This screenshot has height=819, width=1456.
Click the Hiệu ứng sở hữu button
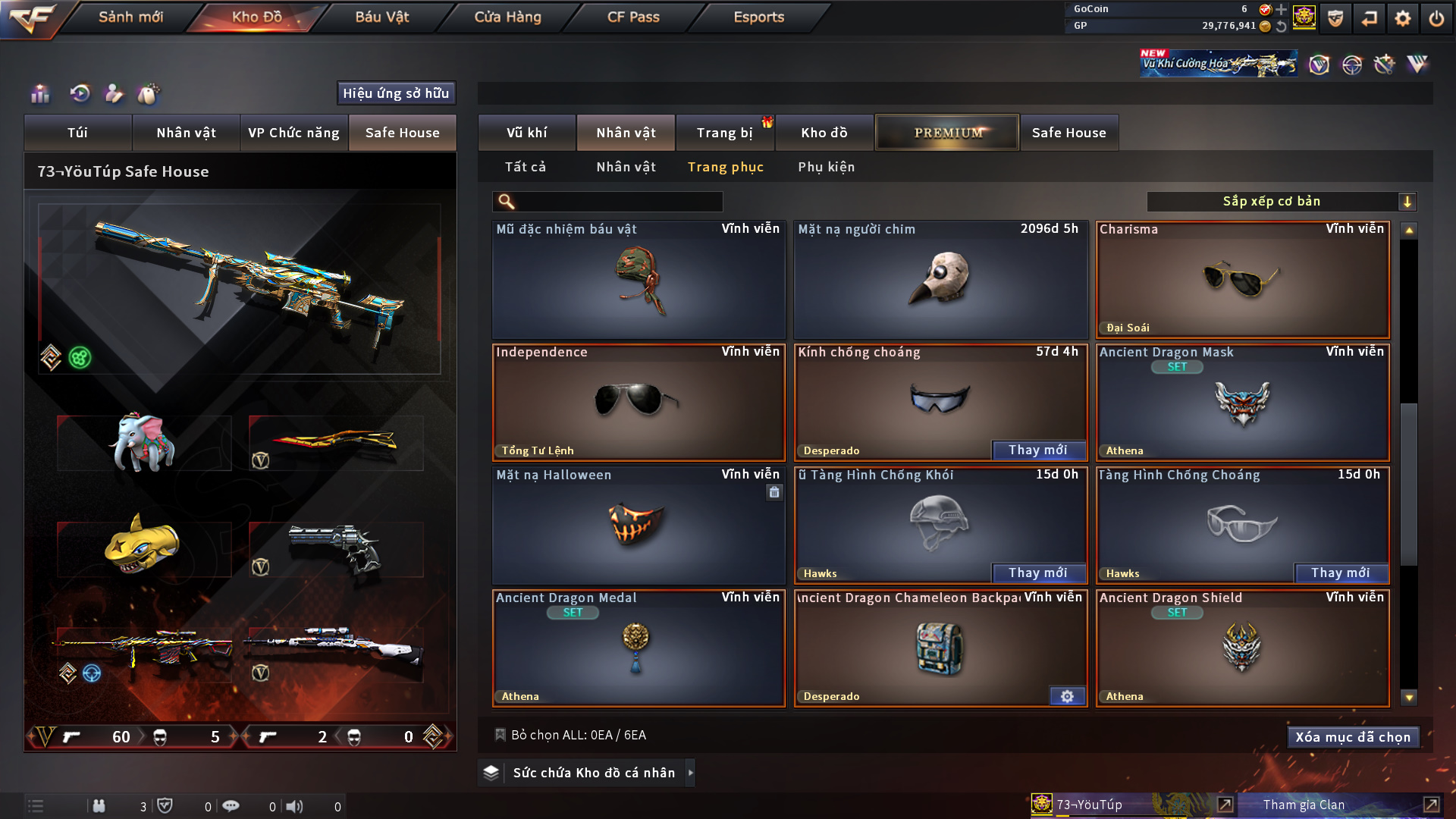coord(396,93)
